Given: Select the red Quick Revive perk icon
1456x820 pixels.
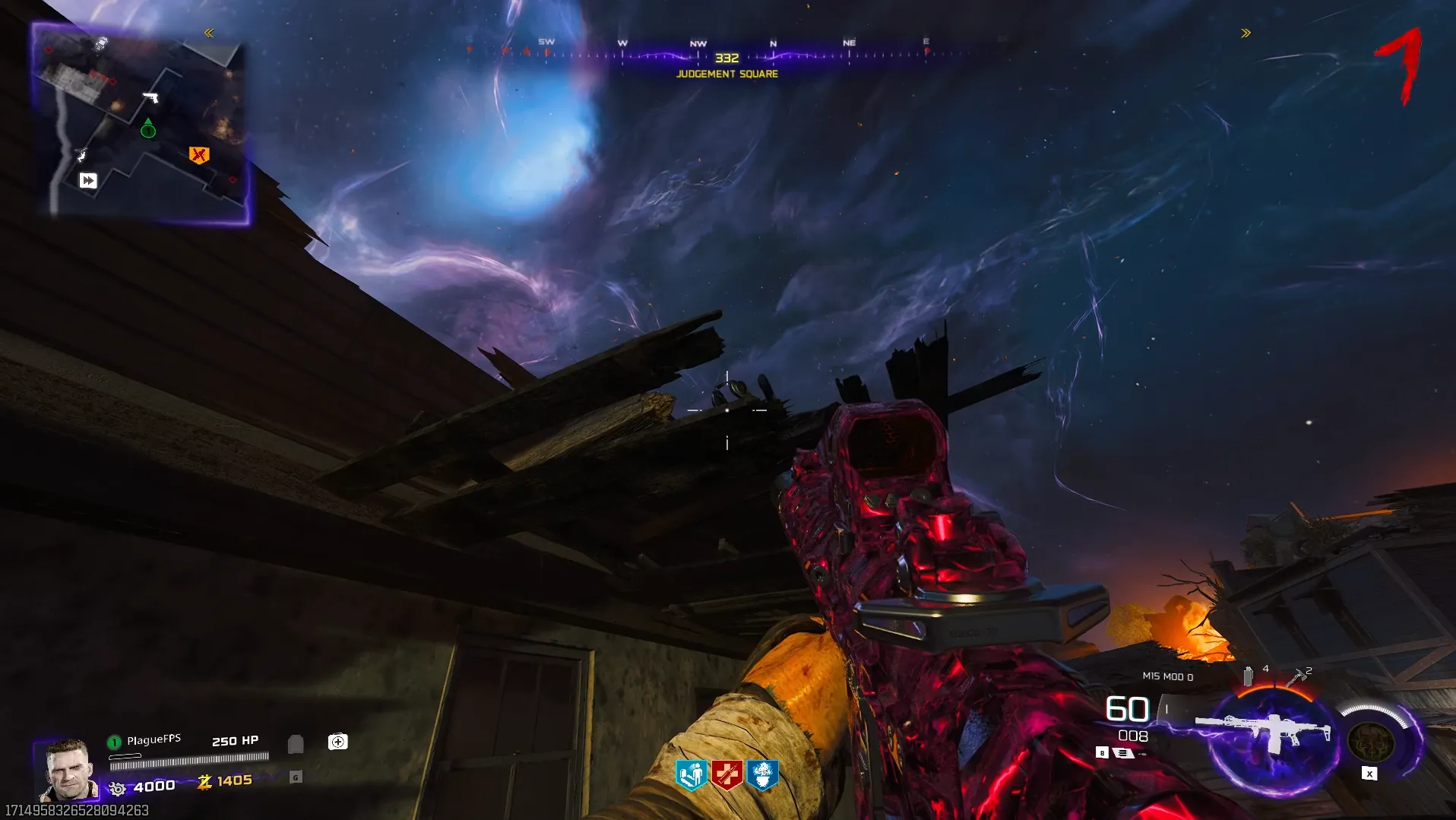Looking at the screenshot, I should (x=727, y=775).
